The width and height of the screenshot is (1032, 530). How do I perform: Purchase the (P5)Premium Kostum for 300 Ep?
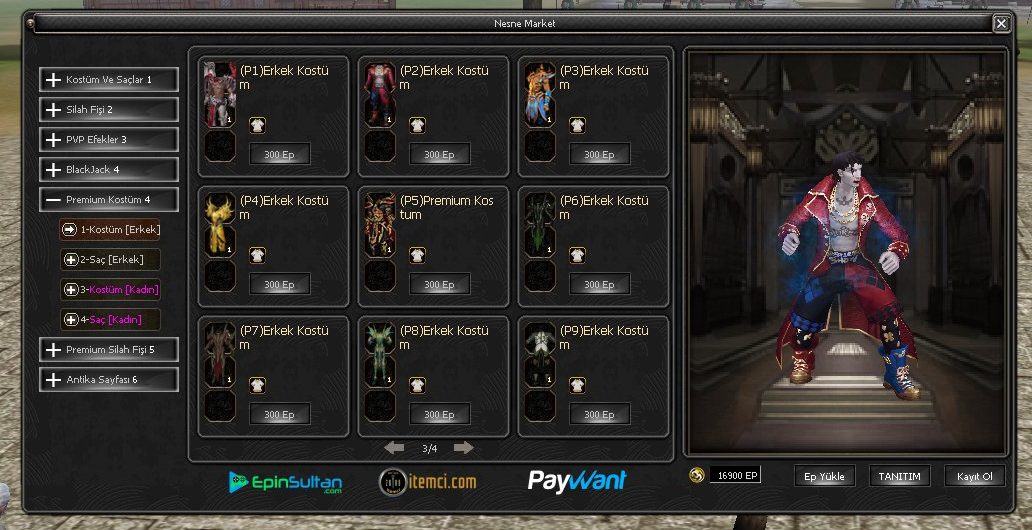(439, 285)
